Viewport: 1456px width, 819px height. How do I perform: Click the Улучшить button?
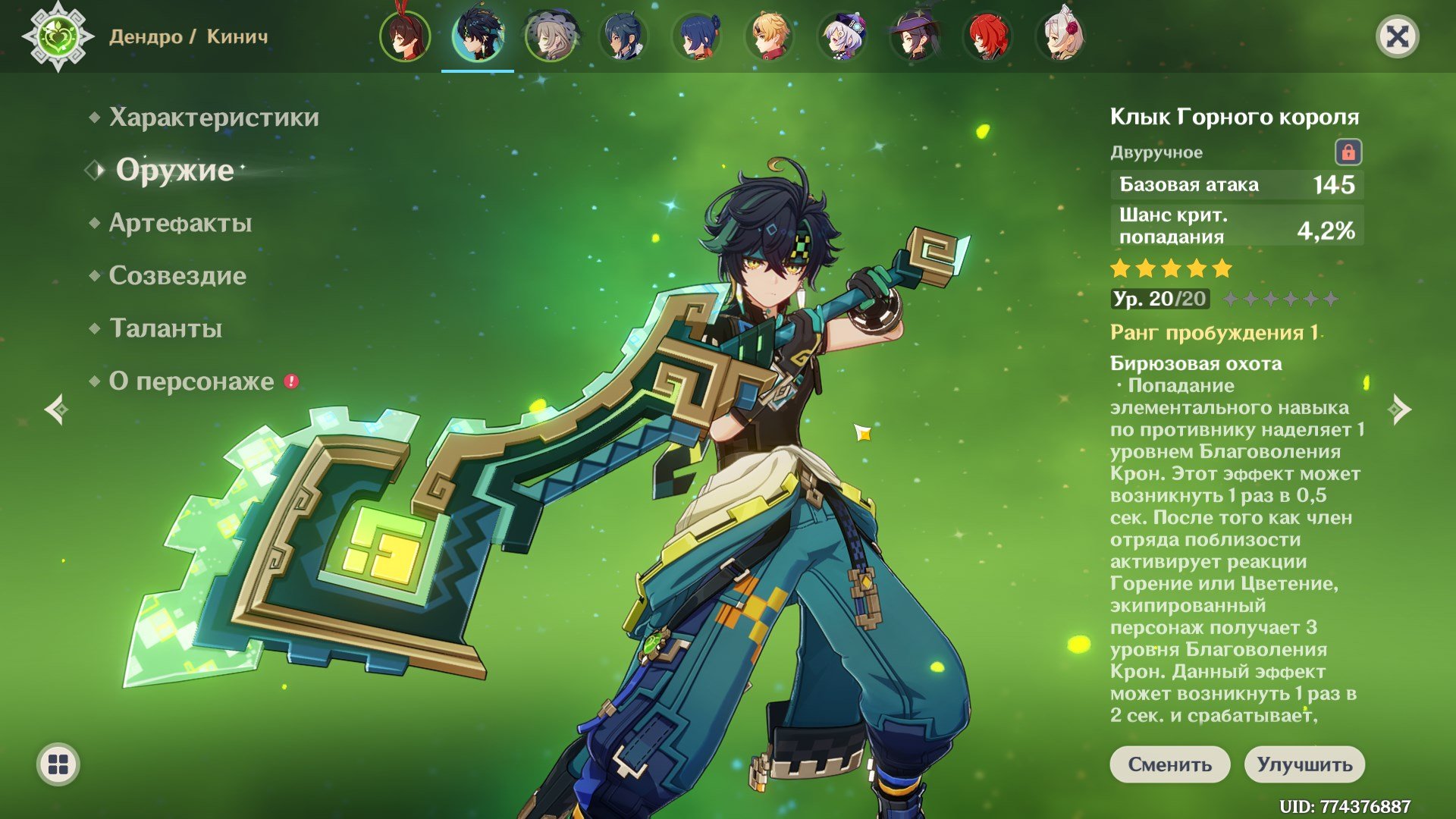[1304, 764]
